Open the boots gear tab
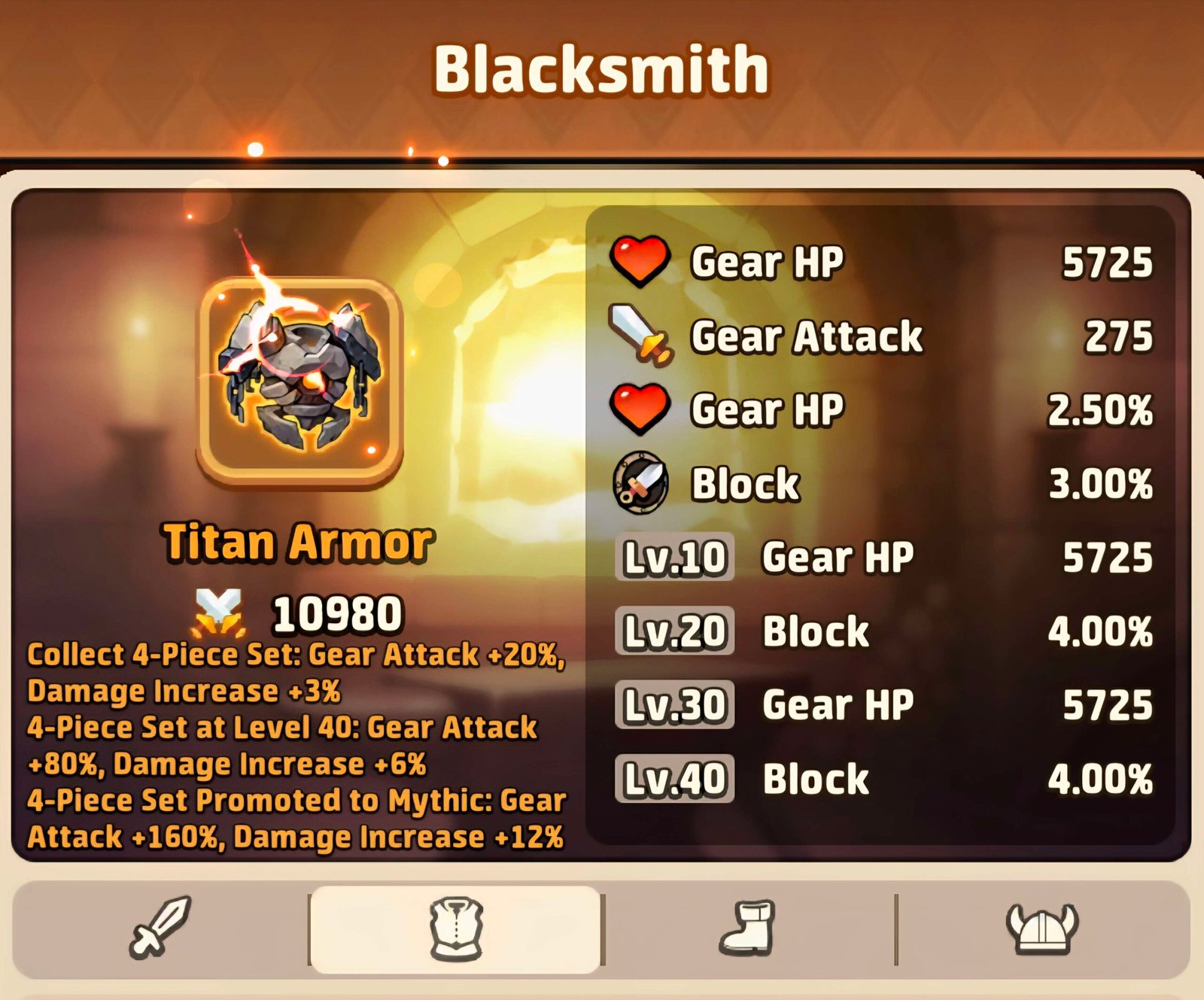 [x=748, y=929]
